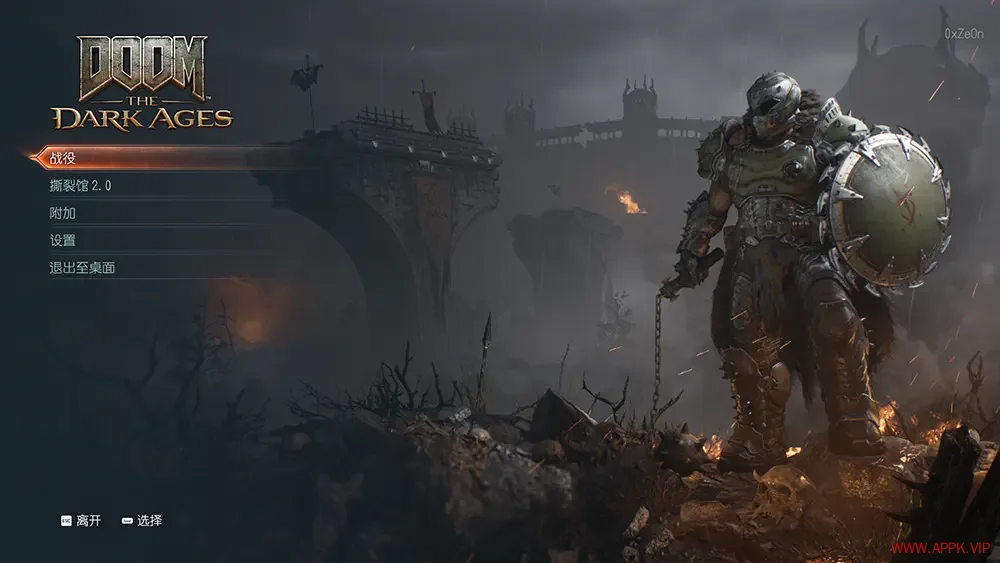This screenshot has width=1000, height=563.
Task: Click 退出至桌面 to quit to desktop
Action: pos(82,268)
